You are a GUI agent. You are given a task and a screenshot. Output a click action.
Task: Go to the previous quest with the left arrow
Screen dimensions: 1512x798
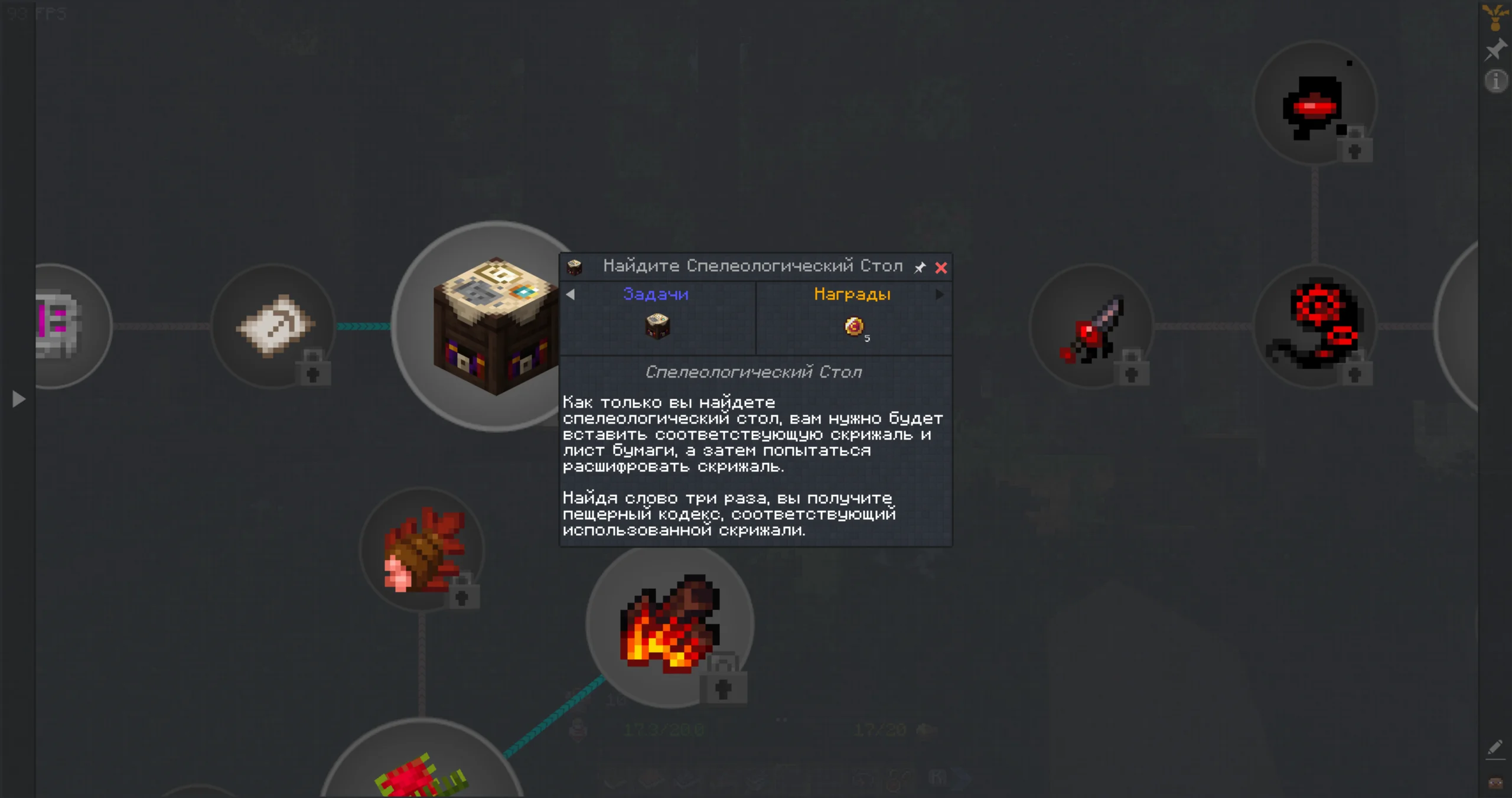(x=571, y=294)
